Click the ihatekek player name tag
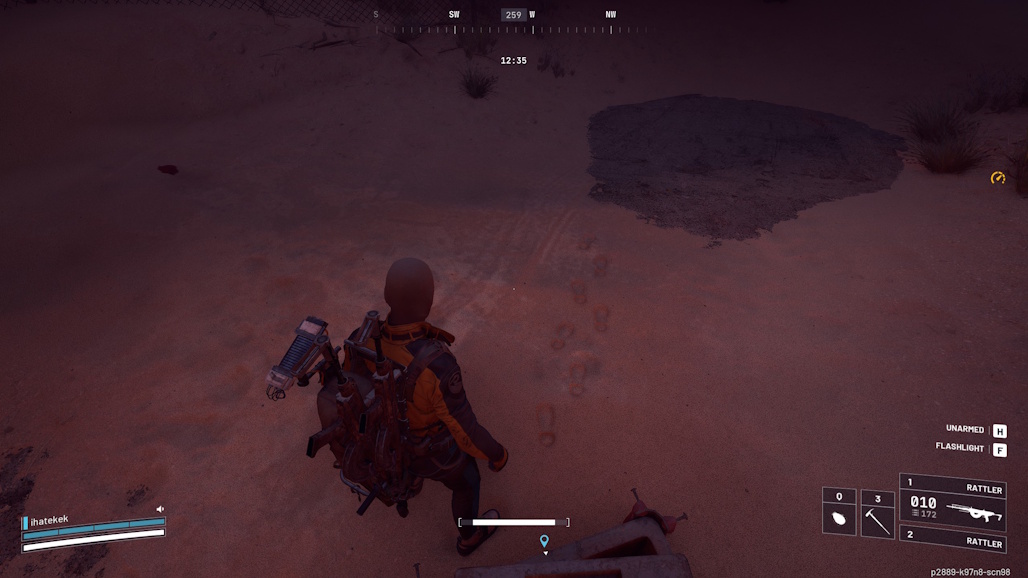1028x578 pixels. (x=49, y=520)
